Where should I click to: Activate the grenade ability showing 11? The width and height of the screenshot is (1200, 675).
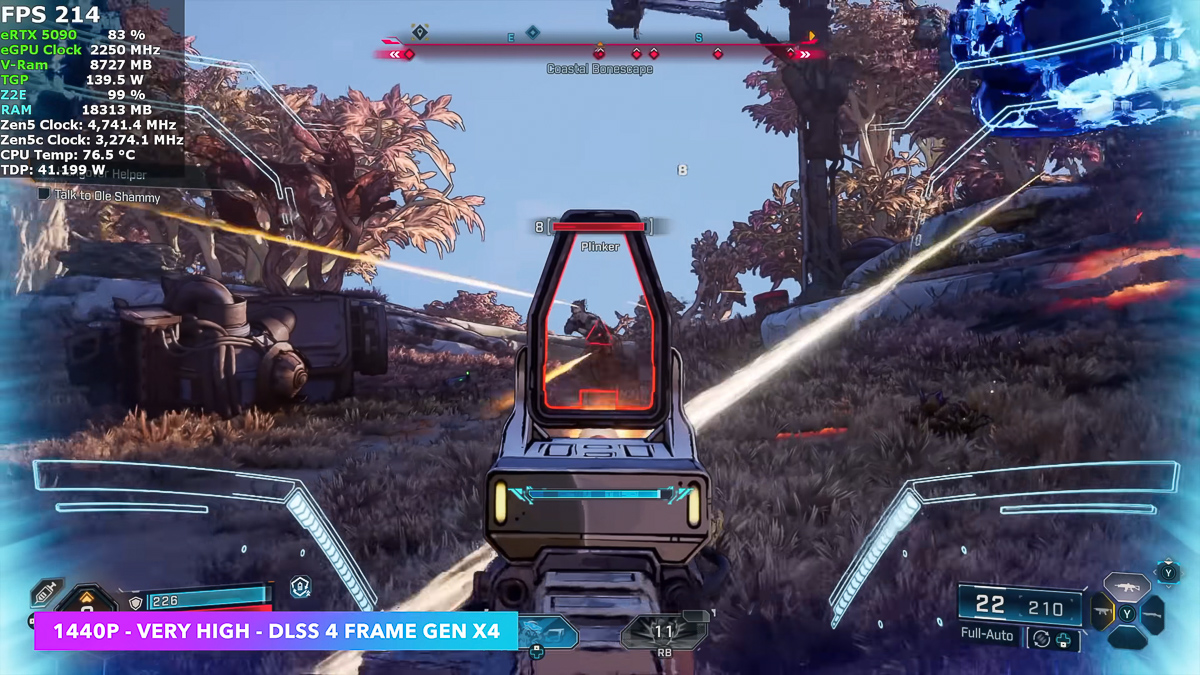pos(663,632)
